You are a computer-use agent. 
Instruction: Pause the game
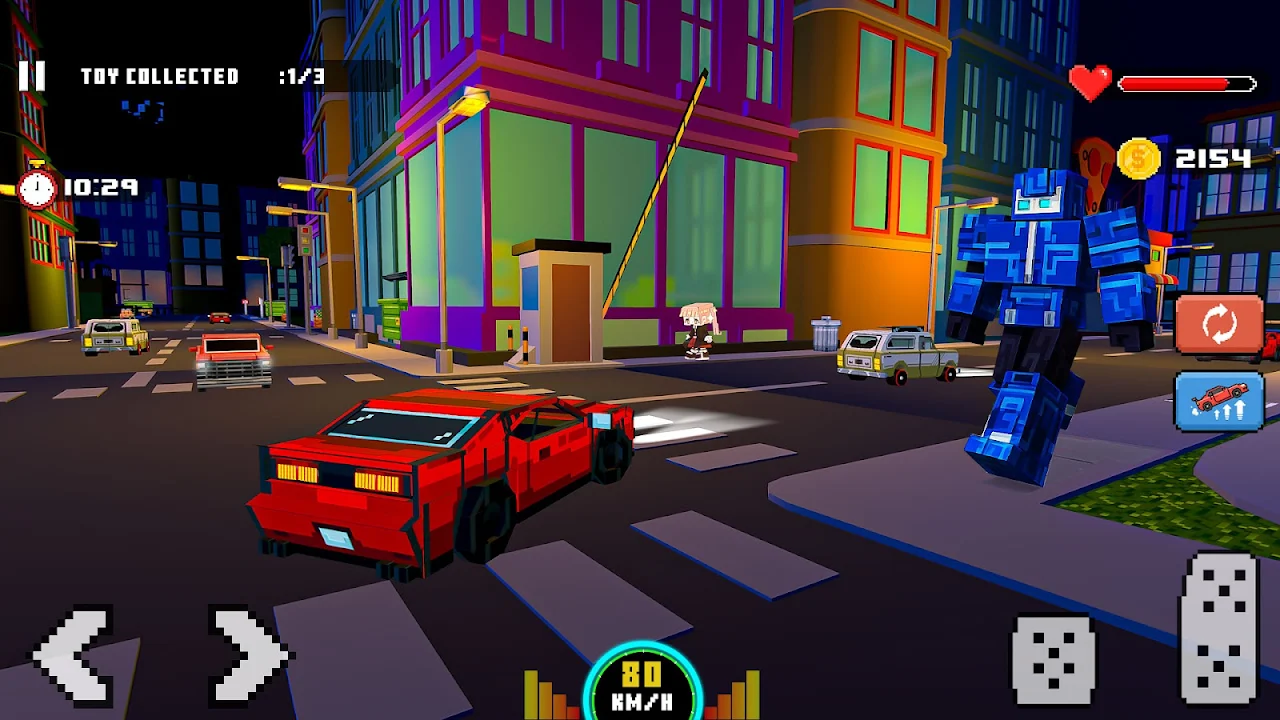tap(32, 76)
